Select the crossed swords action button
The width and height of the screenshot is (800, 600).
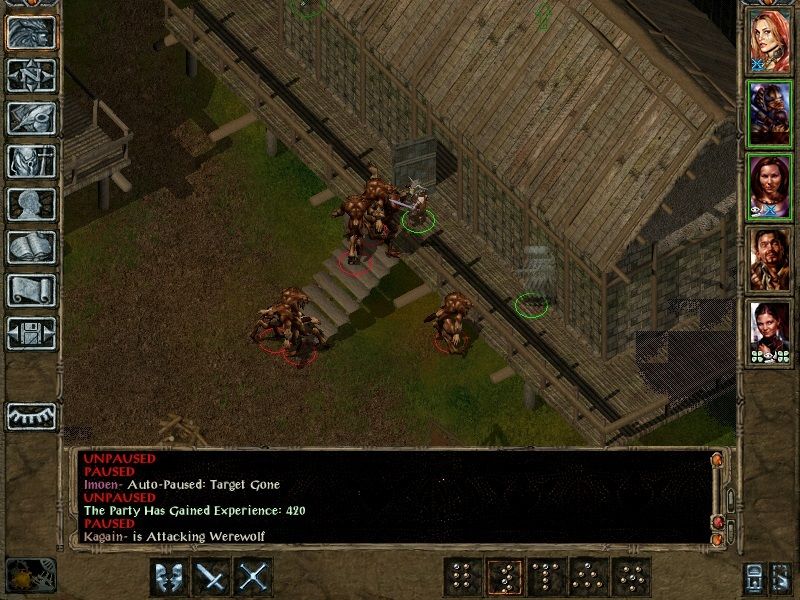coord(254,577)
